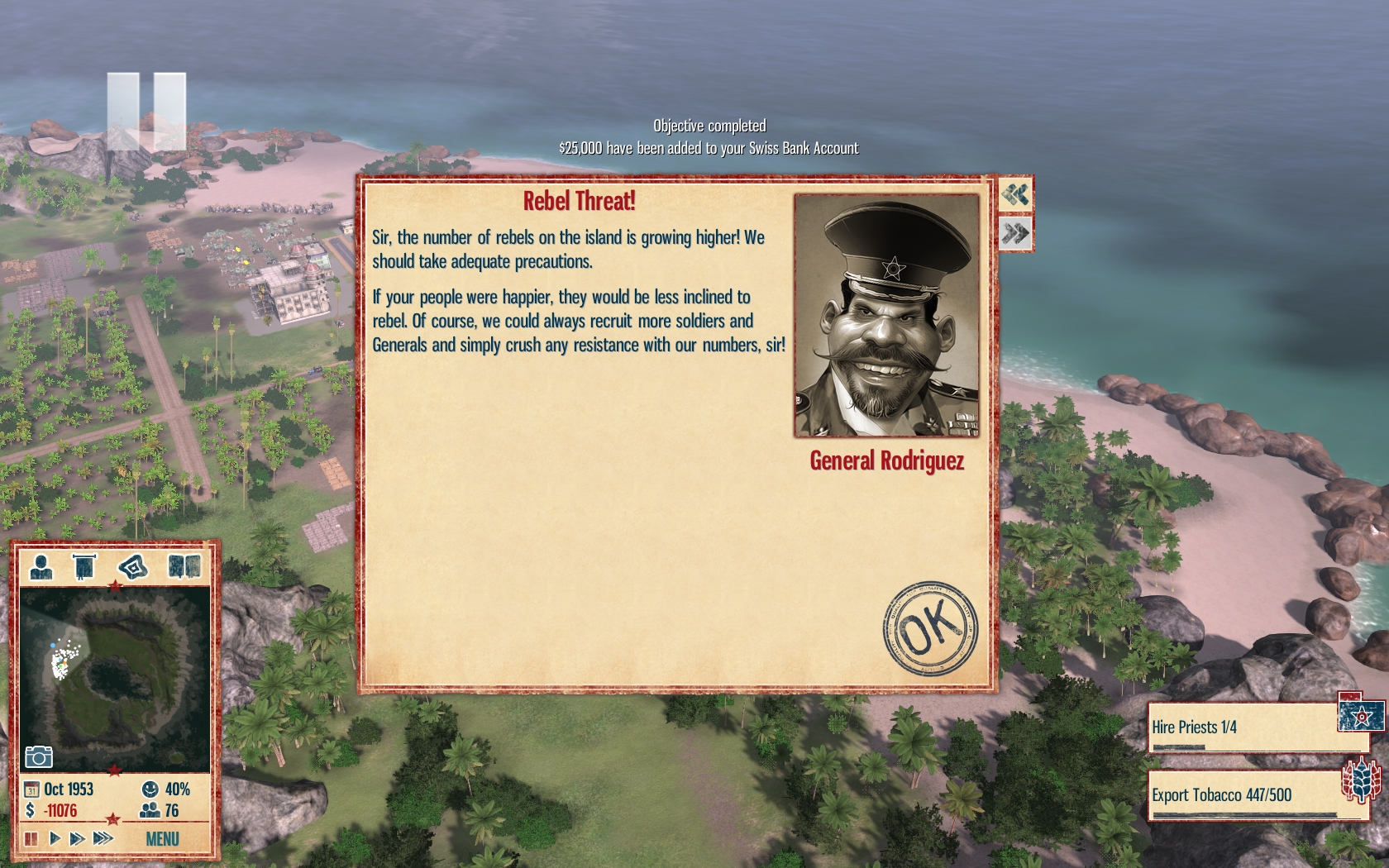Click the population people icon
The image size is (1389, 868).
pyautogui.click(x=150, y=810)
